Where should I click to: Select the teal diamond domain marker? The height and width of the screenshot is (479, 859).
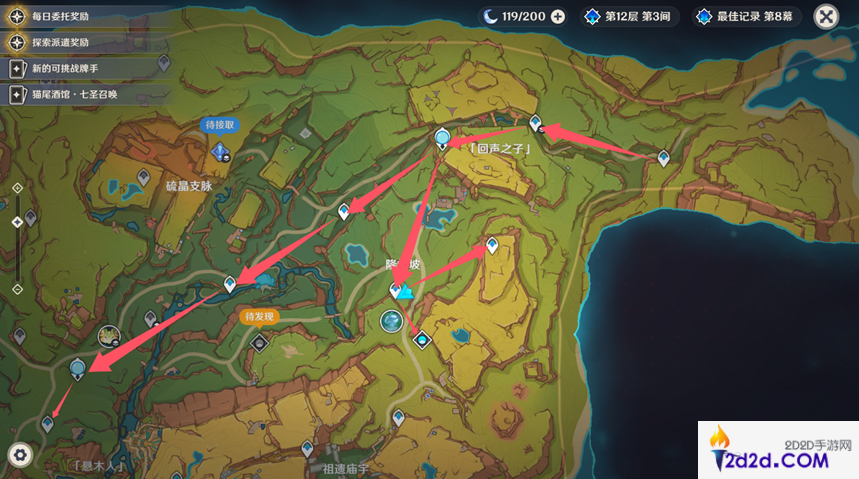coord(422,340)
